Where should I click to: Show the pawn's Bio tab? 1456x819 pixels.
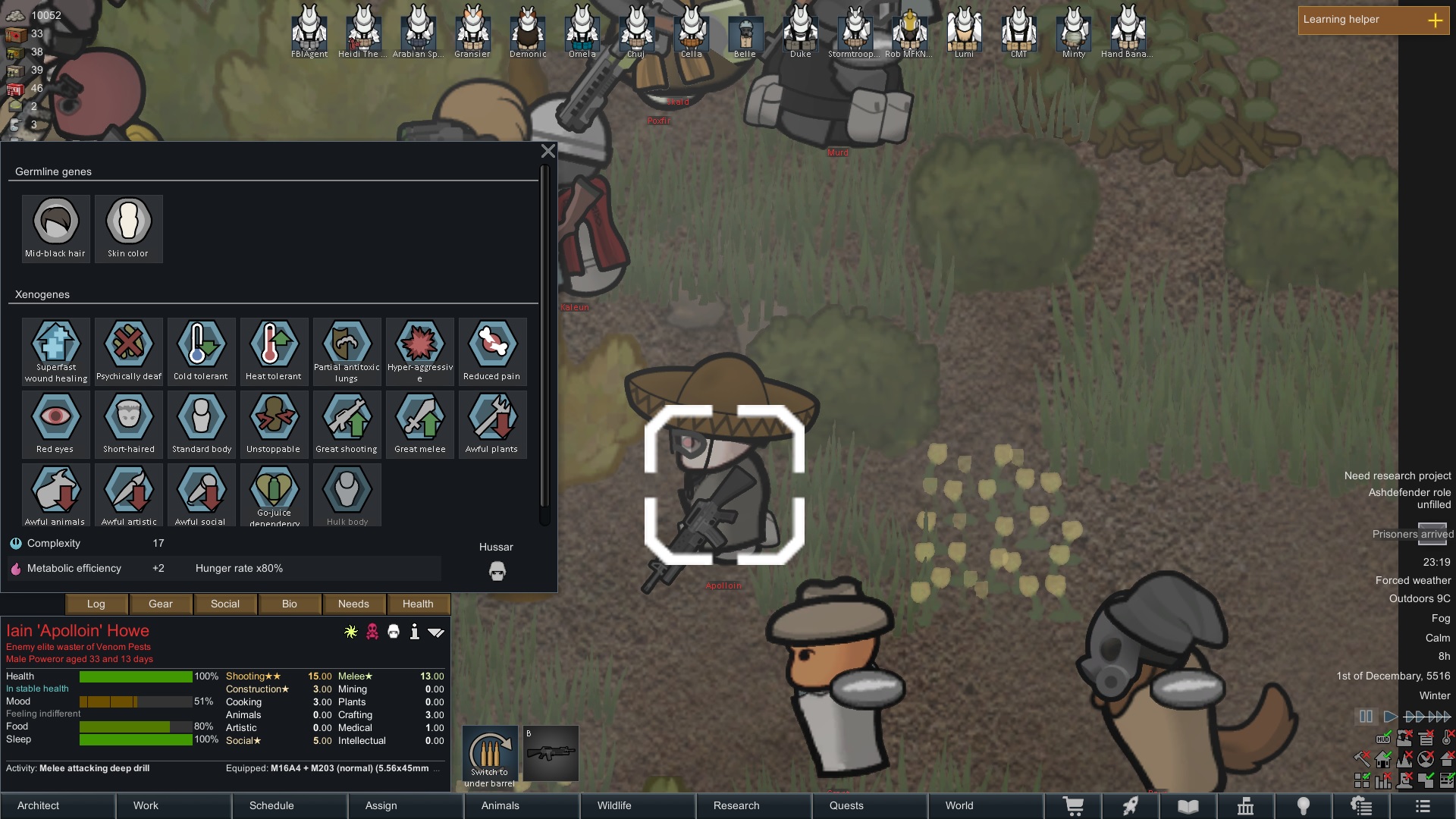(x=290, y=604)
